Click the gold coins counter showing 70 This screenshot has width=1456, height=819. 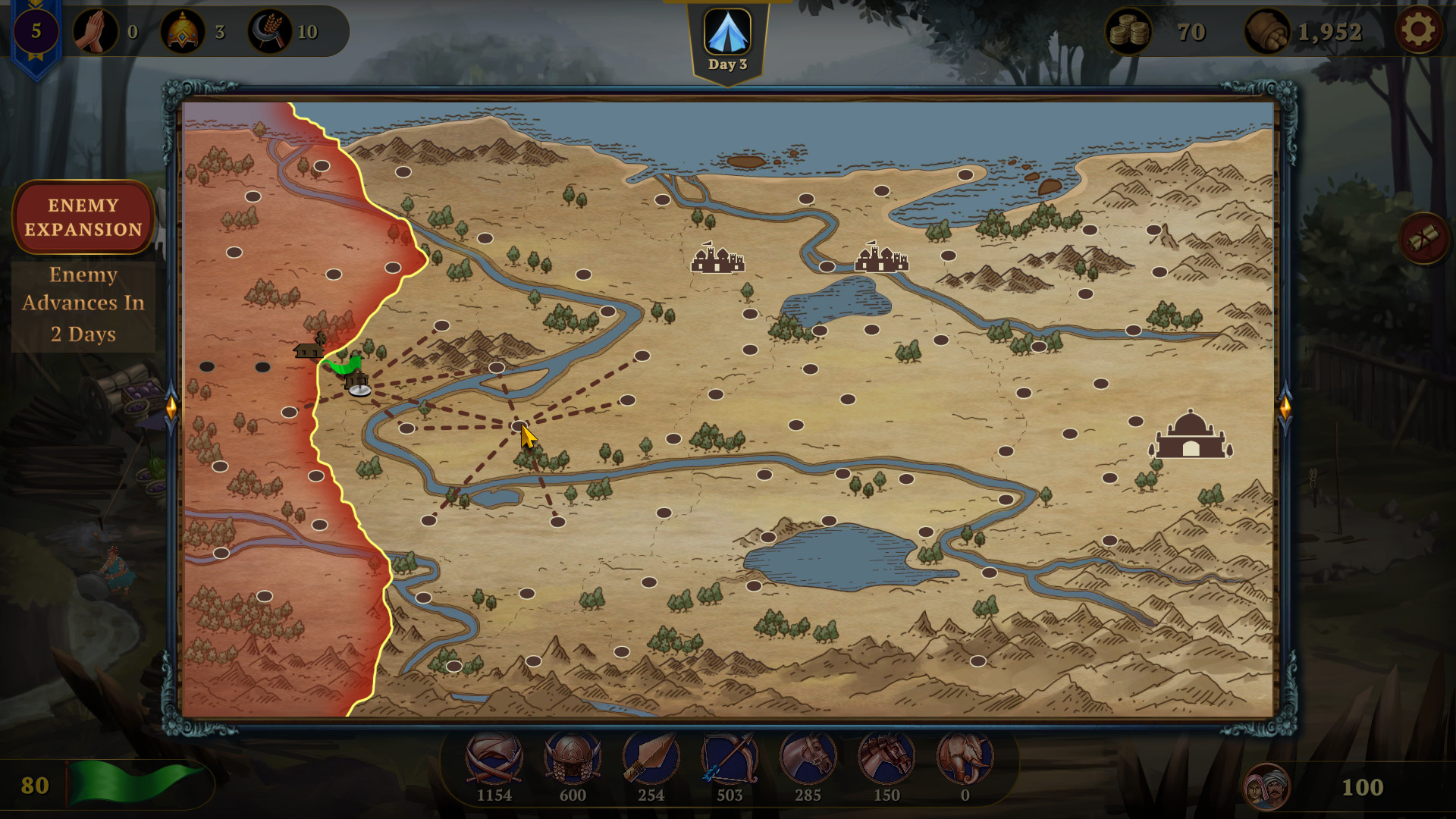click(x=1130, y=31)
